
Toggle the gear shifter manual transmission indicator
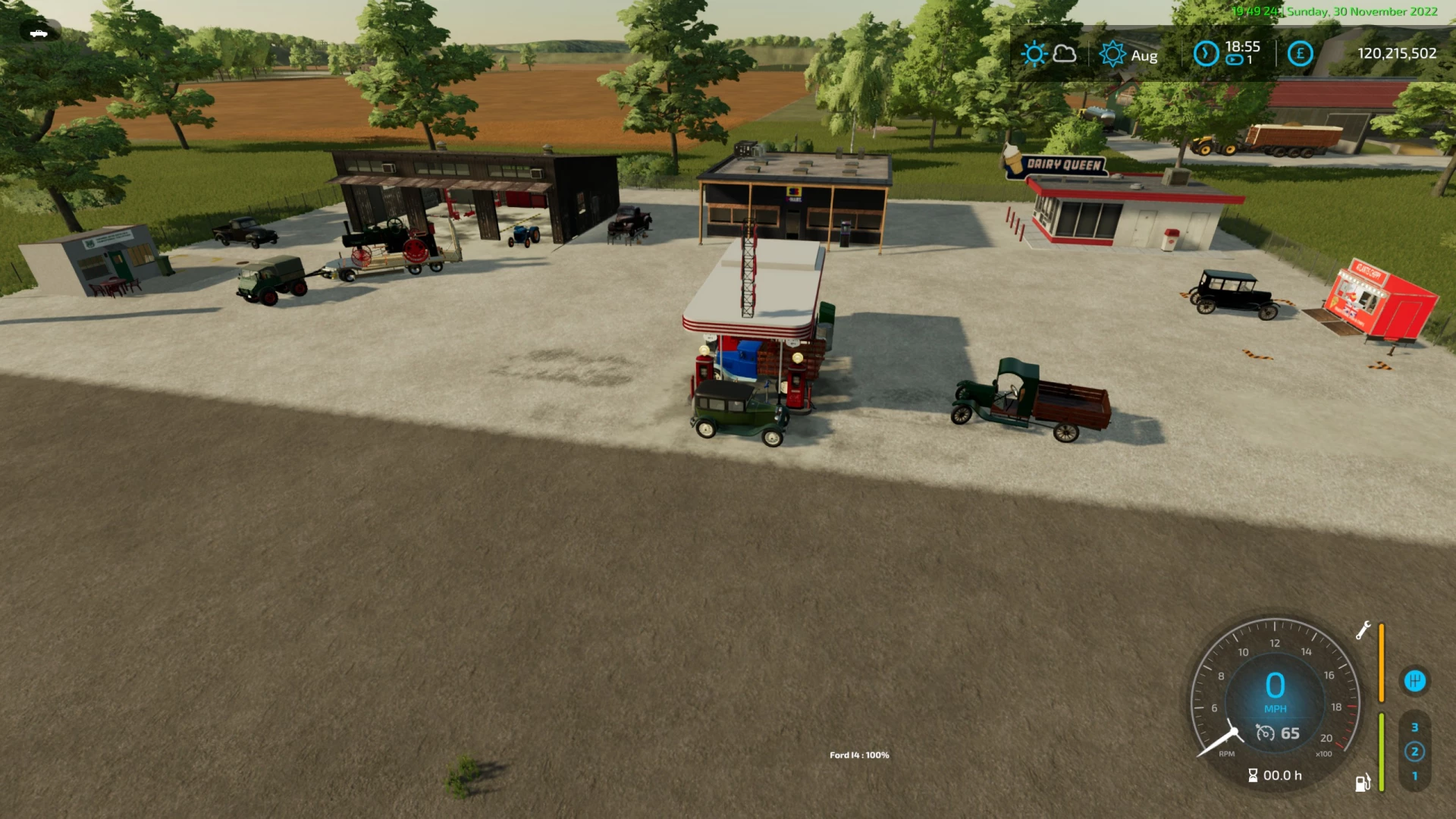tap(1415, 681)
